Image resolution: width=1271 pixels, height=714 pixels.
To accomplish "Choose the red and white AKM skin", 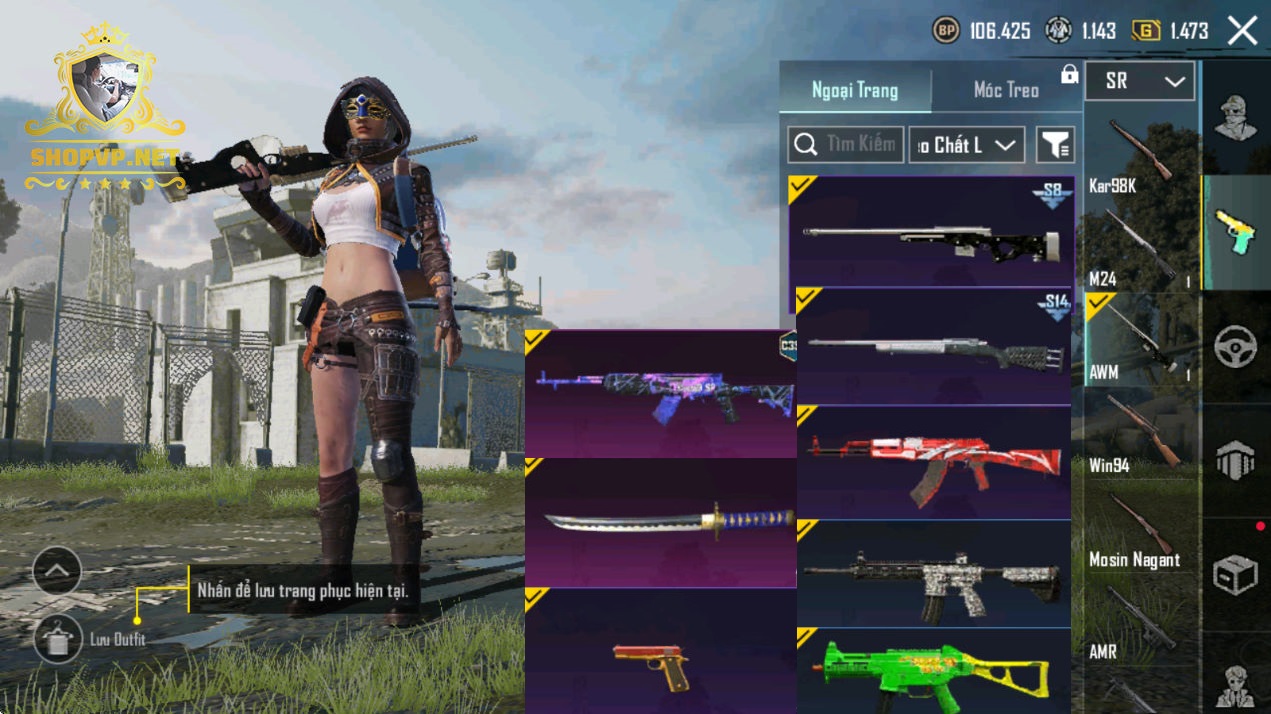I will (x=933, y=462).
